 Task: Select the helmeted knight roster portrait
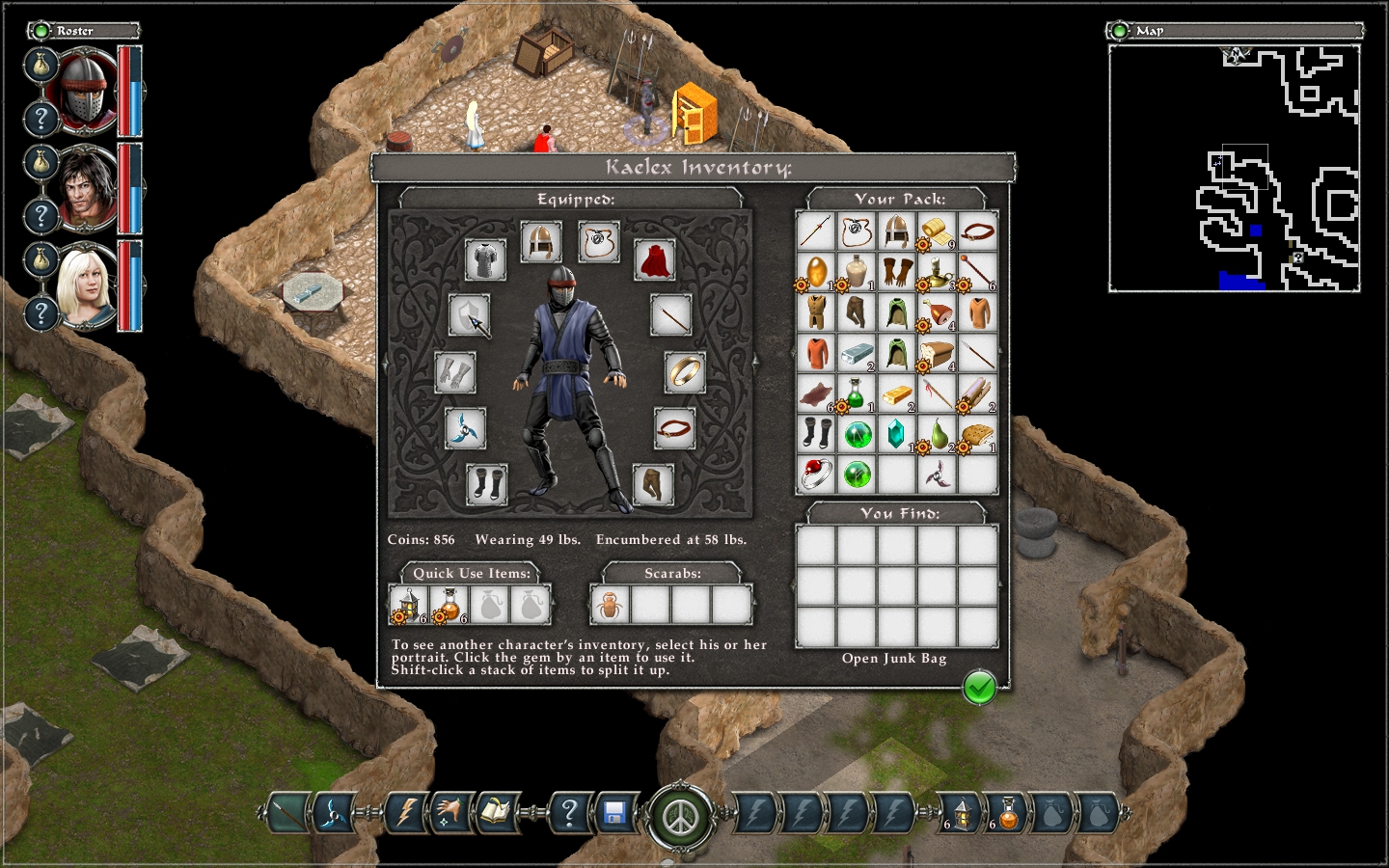(87, 91)
